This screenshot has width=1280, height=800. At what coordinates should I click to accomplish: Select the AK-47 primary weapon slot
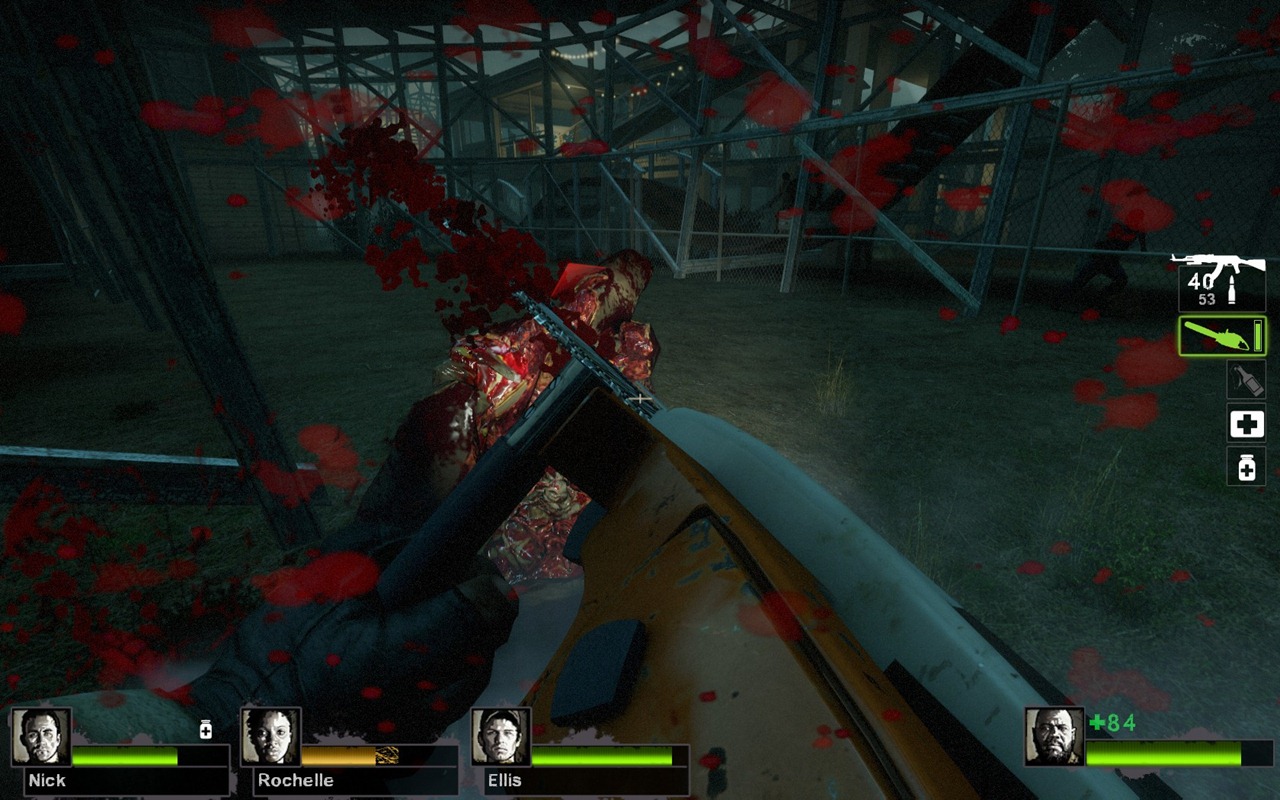(x=1221, y=283)
